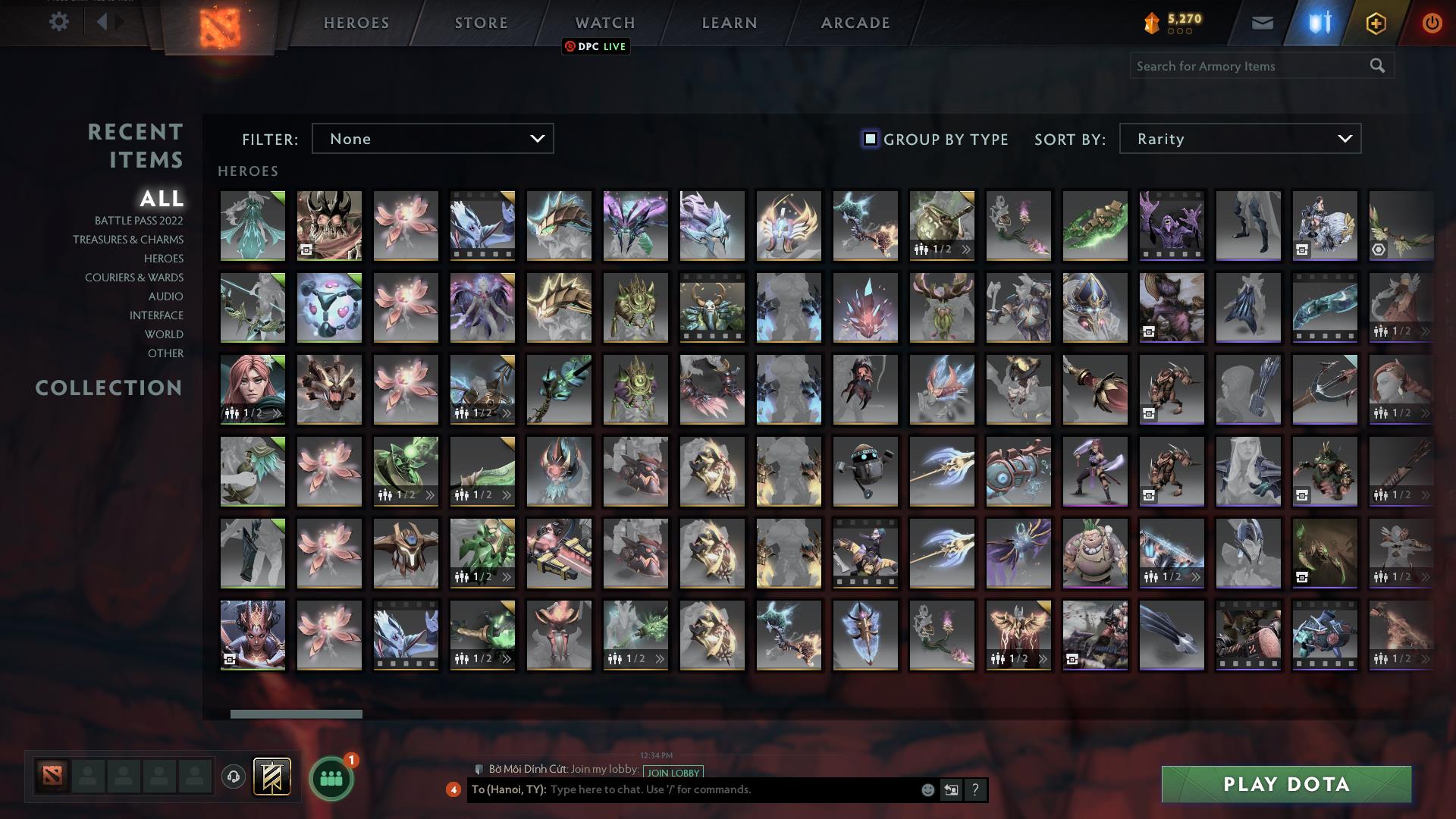Image resolution: width=1456 pixels, height=819 pixels.
Task: Click the matchmaking region globe icon
Action: click(x=233, y=775)
